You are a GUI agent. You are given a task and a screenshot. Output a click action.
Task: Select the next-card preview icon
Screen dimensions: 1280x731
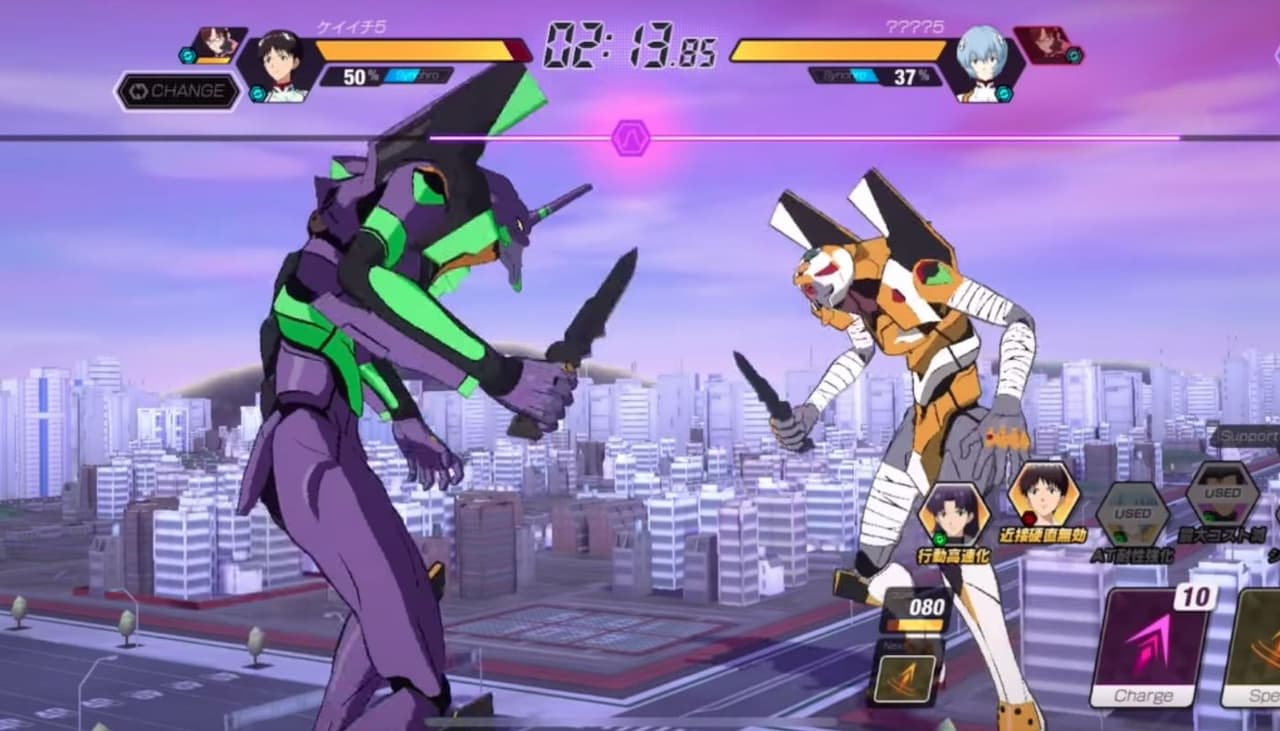tap(904, 677)
